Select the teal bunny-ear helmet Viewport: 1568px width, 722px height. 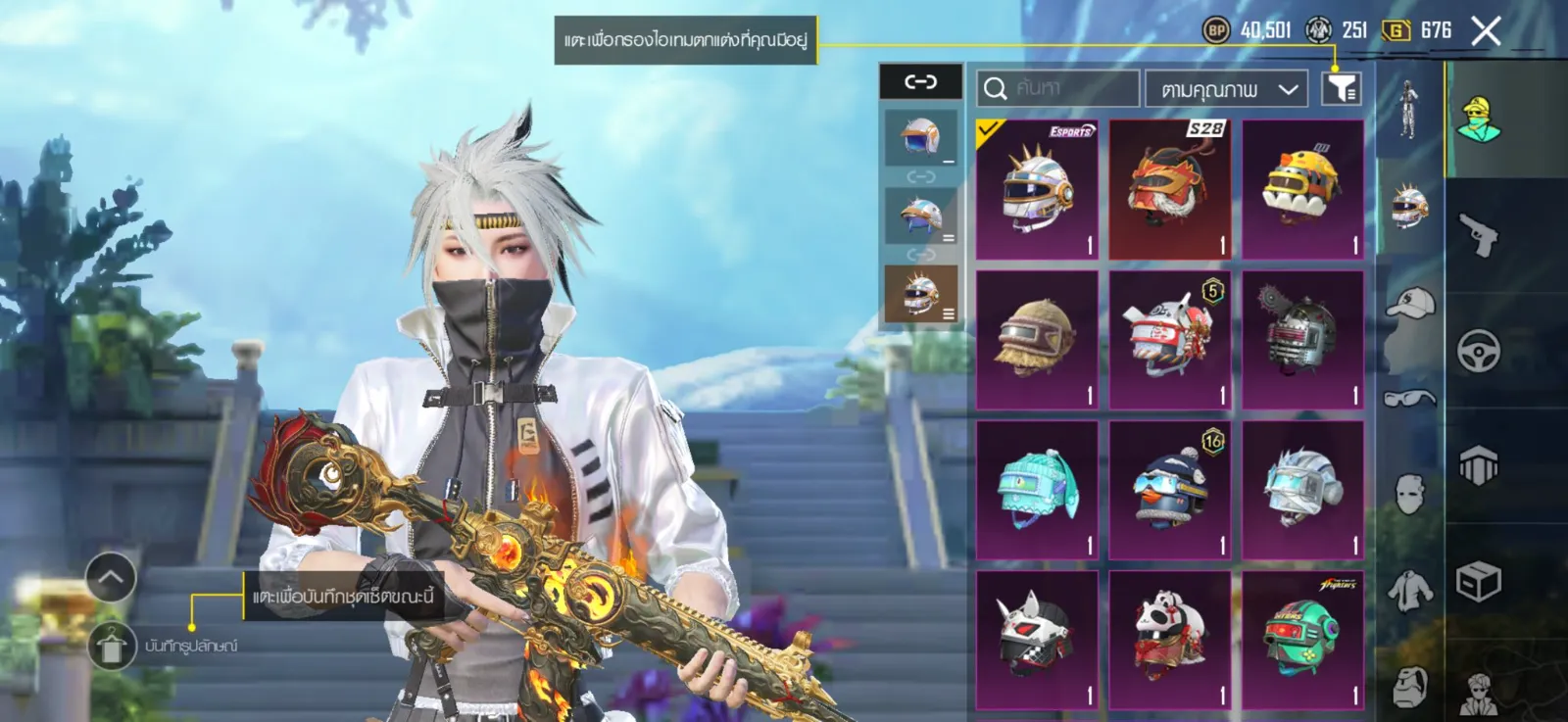pyautogui.click(x=1037, y=490)
